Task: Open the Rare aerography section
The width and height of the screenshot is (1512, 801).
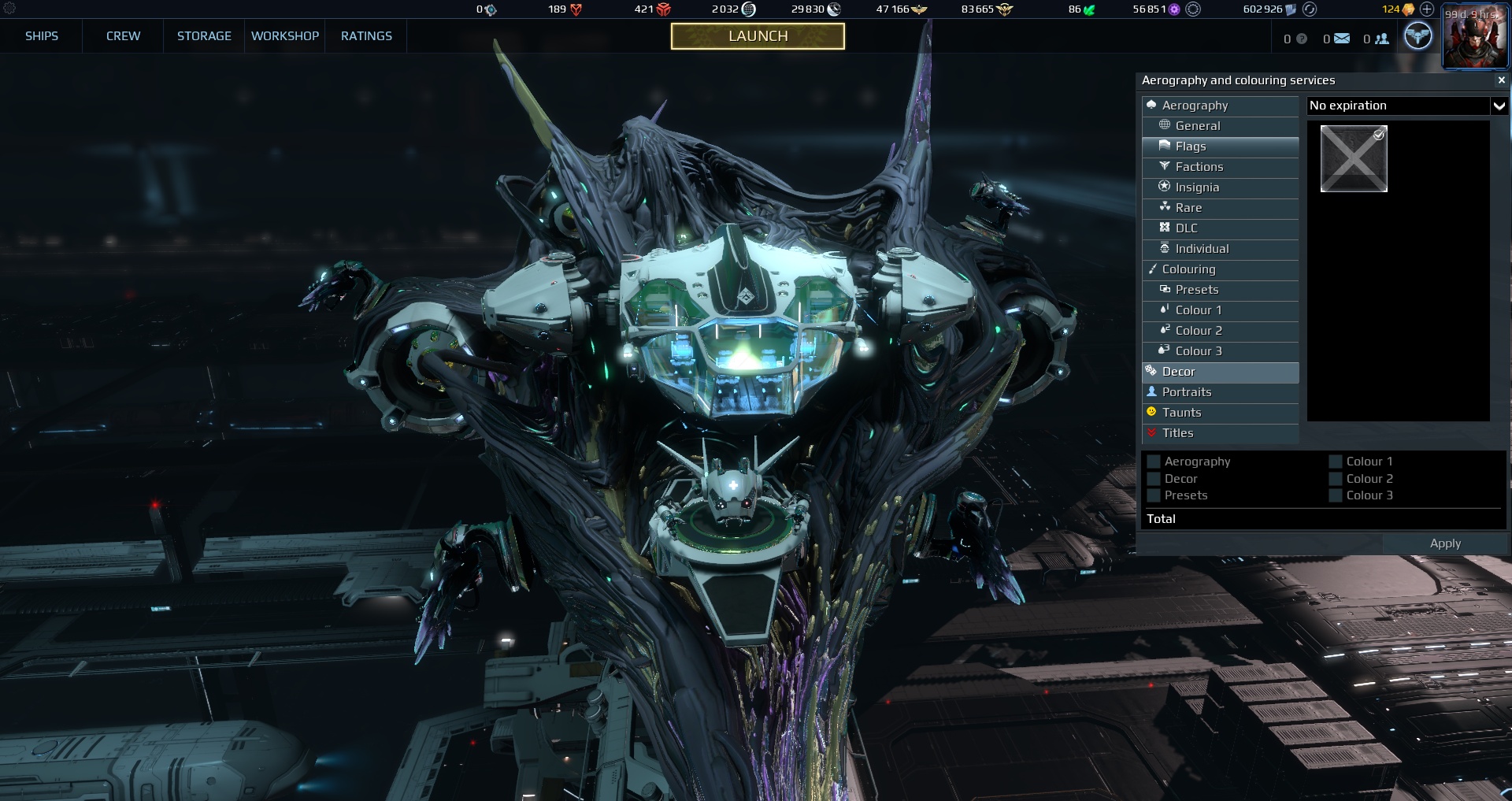Action: (x=1189, y=208)
